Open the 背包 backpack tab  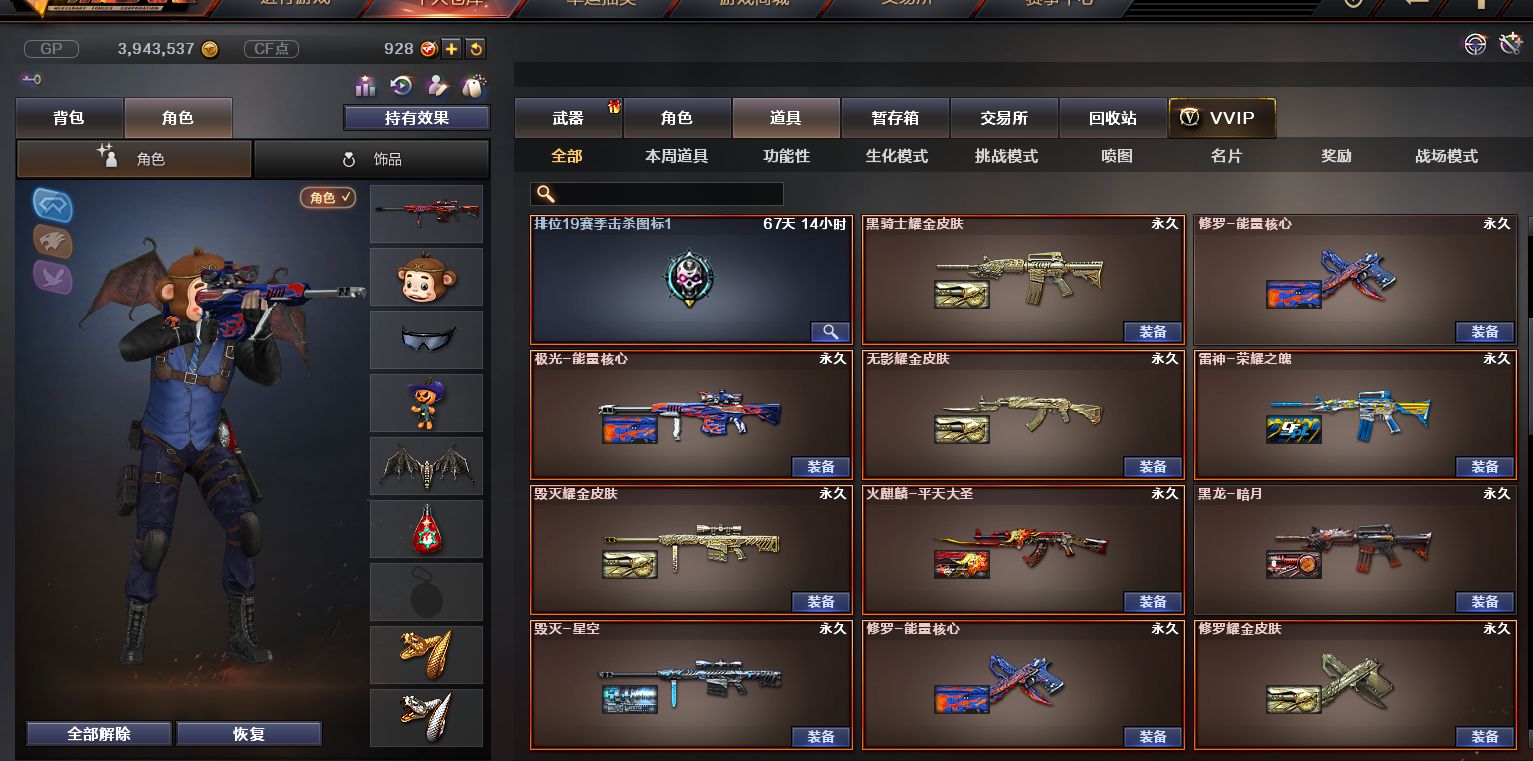pyautogui.click(x=68, y=117)
